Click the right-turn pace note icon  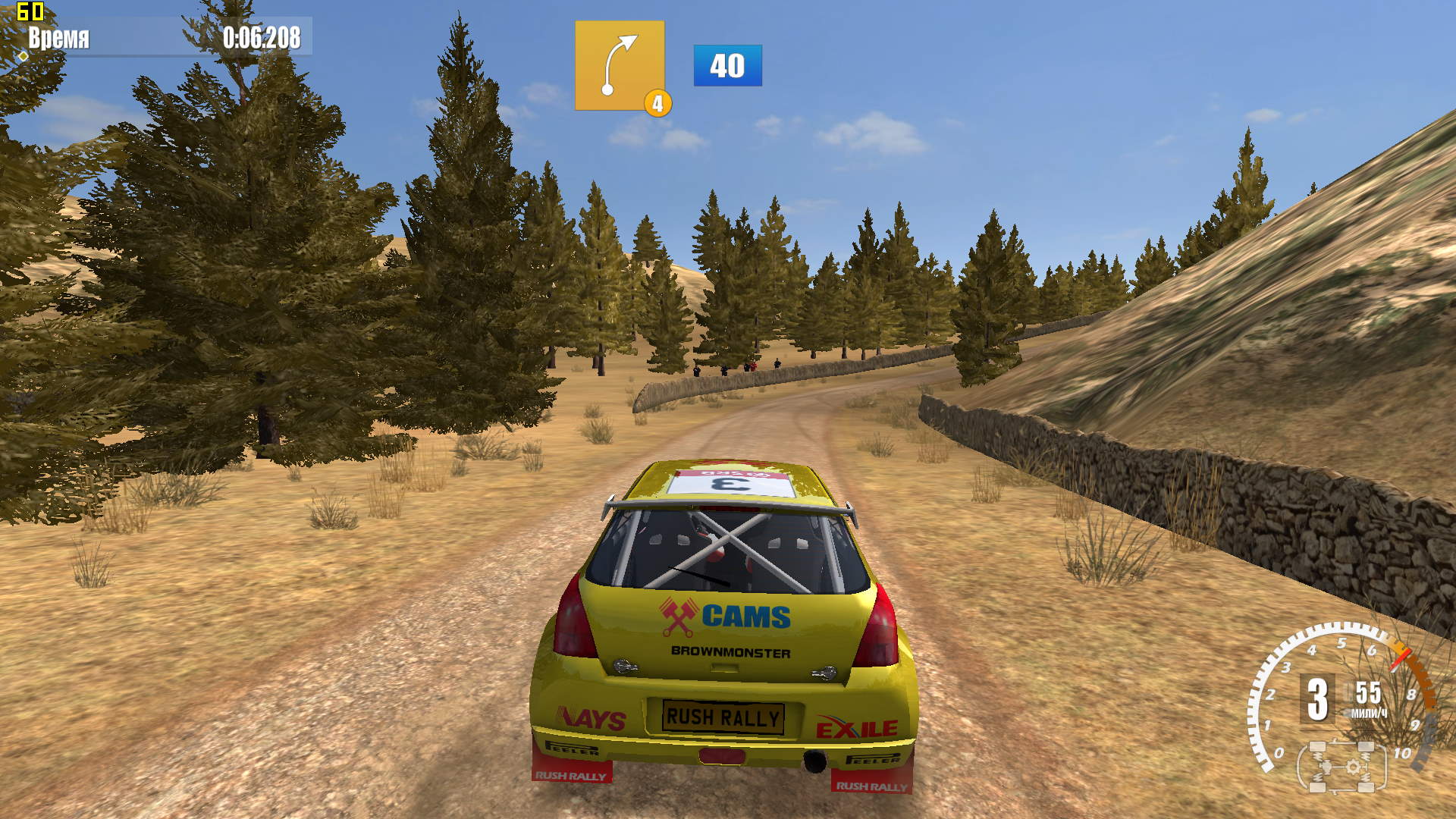(x=619, y=66)
